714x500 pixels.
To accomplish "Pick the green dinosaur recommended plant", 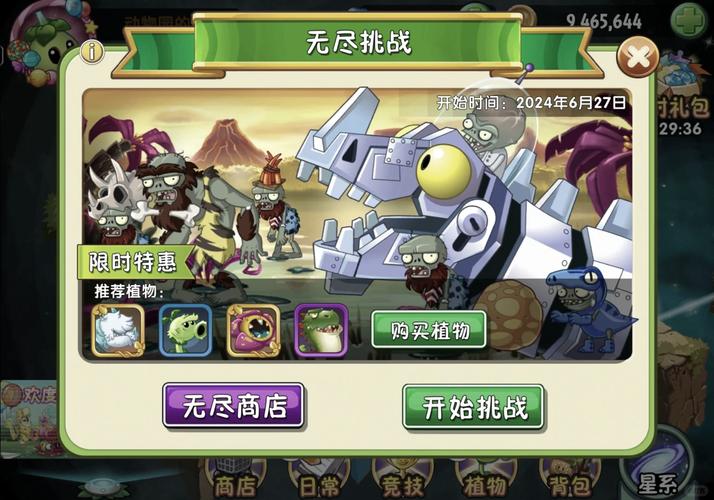I will (321, 331).
